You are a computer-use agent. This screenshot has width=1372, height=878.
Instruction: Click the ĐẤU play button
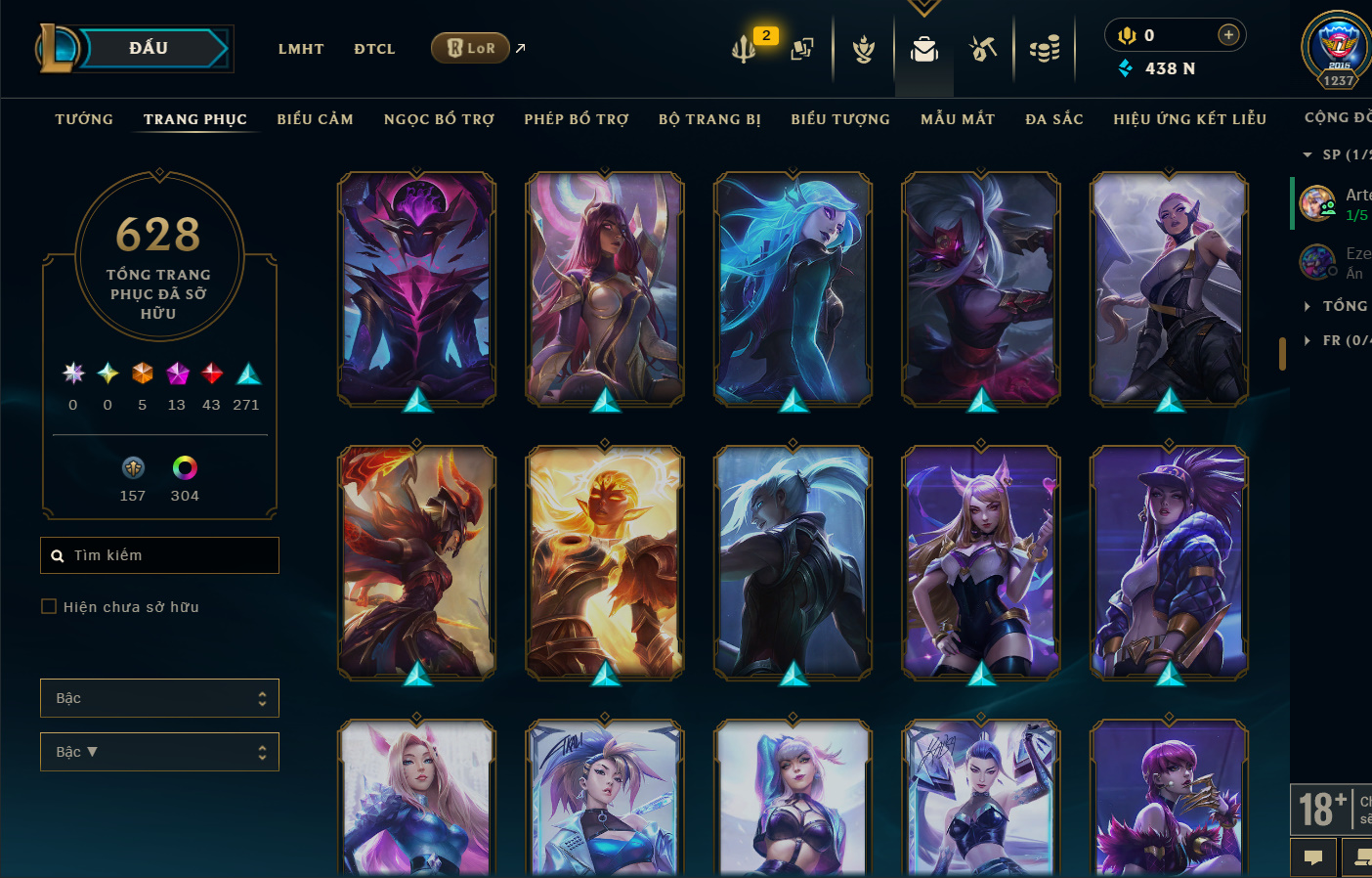pos(150,48)
